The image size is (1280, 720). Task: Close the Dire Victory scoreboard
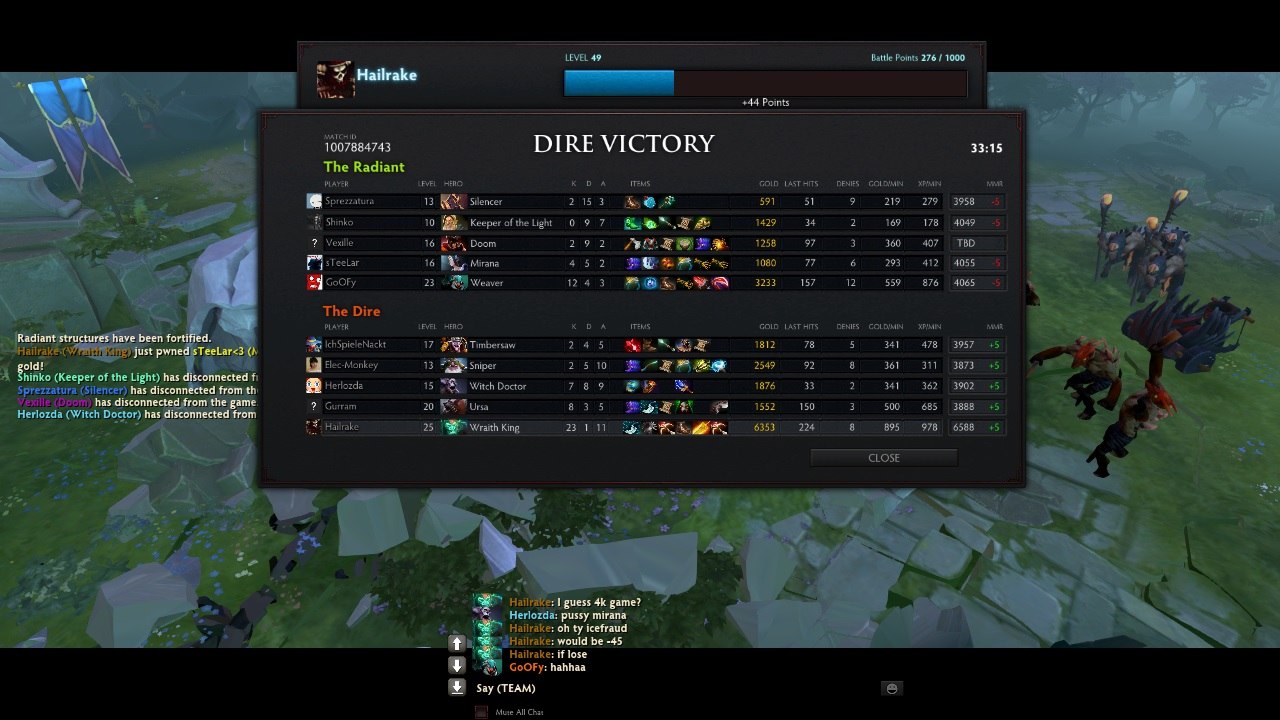coord(883,458)
